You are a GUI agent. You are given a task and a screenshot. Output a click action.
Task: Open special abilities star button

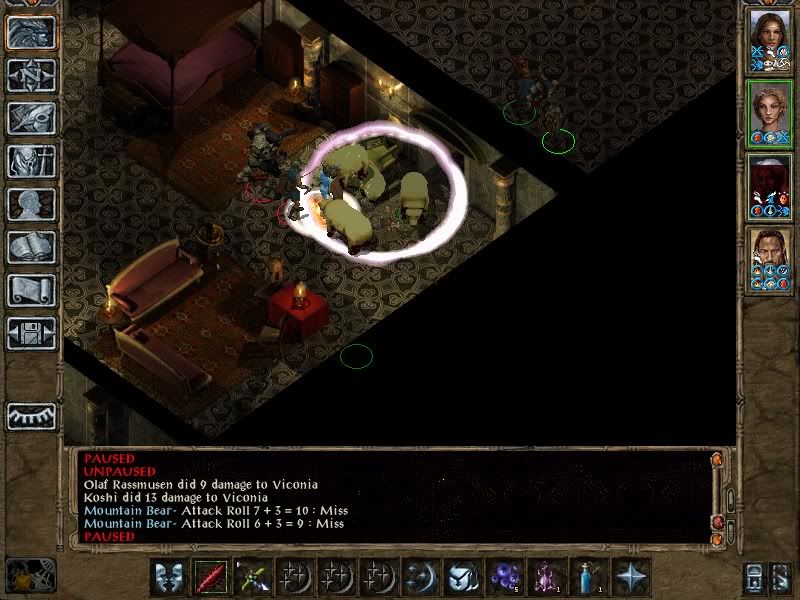click(x=630, y=577)
